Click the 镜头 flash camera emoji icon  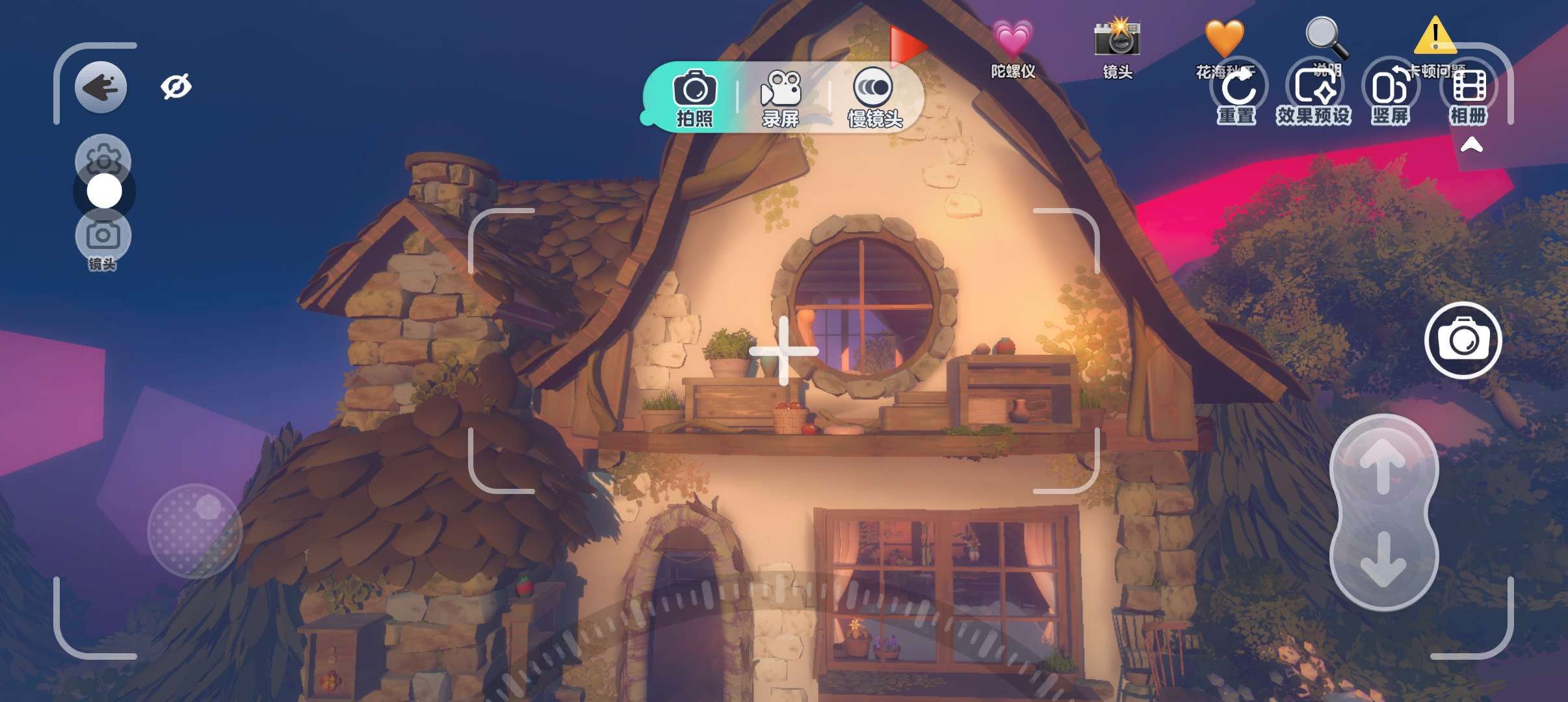[1117, 40]
